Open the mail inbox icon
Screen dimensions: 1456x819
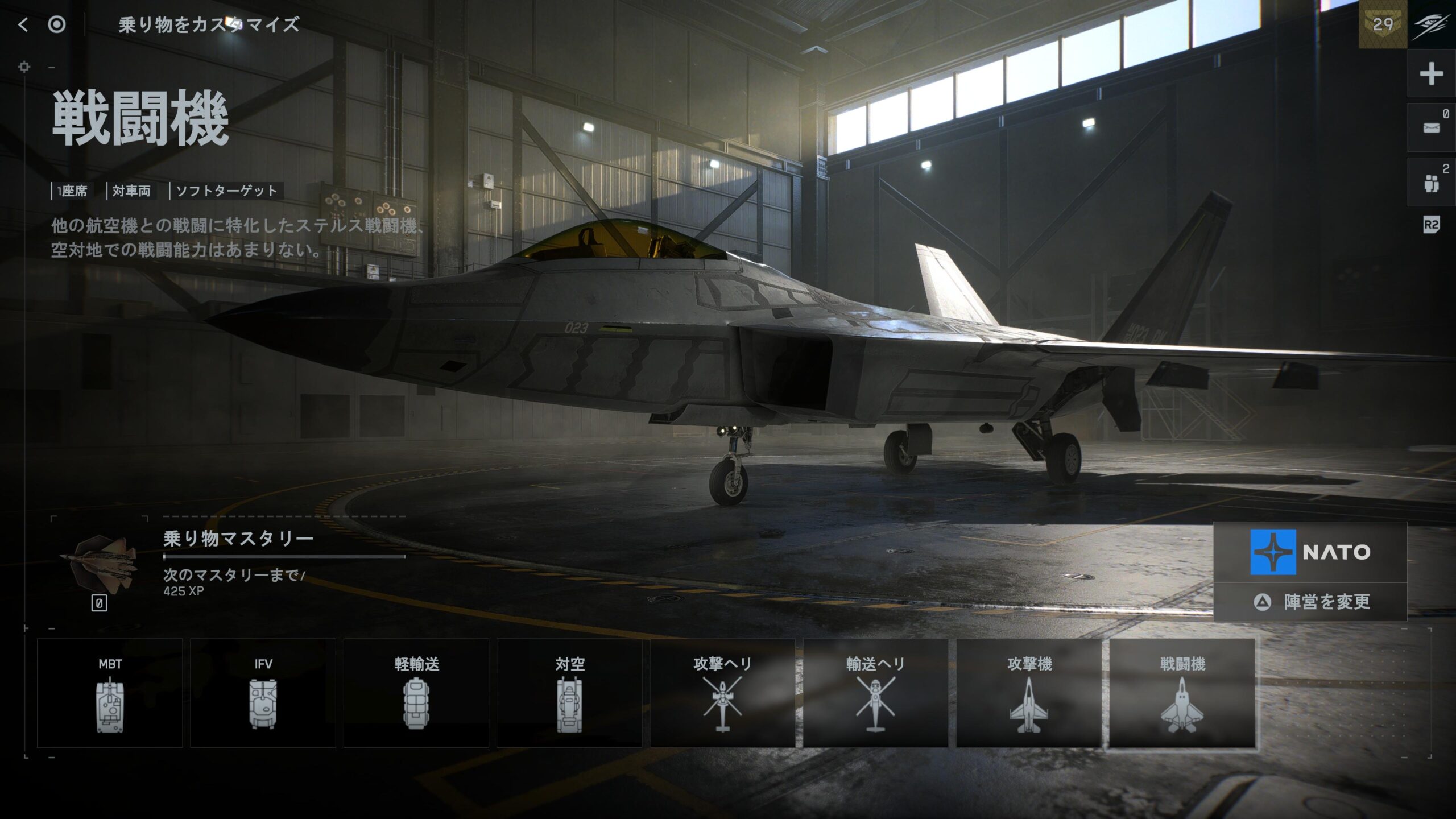point(1431,128)
